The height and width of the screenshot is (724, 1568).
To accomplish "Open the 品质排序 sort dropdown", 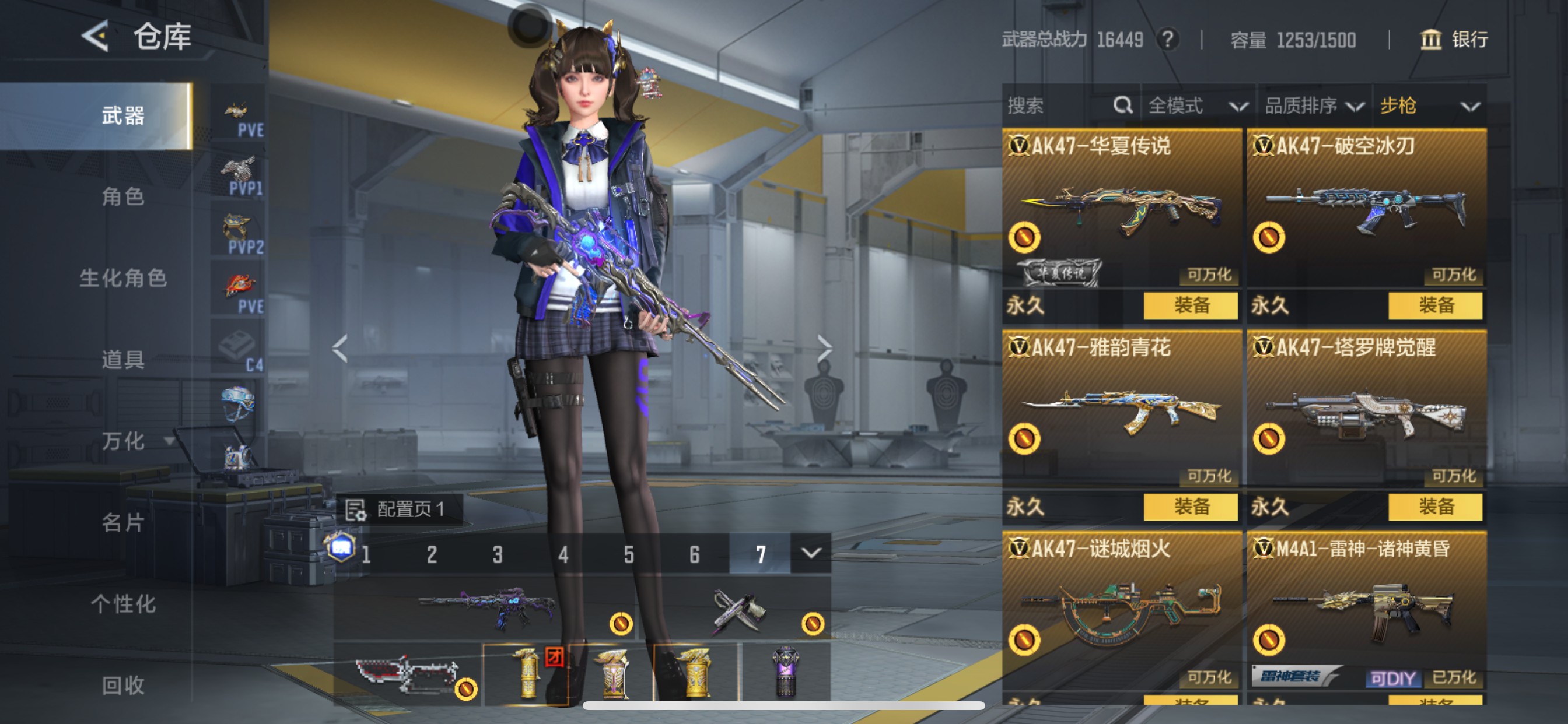I will (1314, 106).
